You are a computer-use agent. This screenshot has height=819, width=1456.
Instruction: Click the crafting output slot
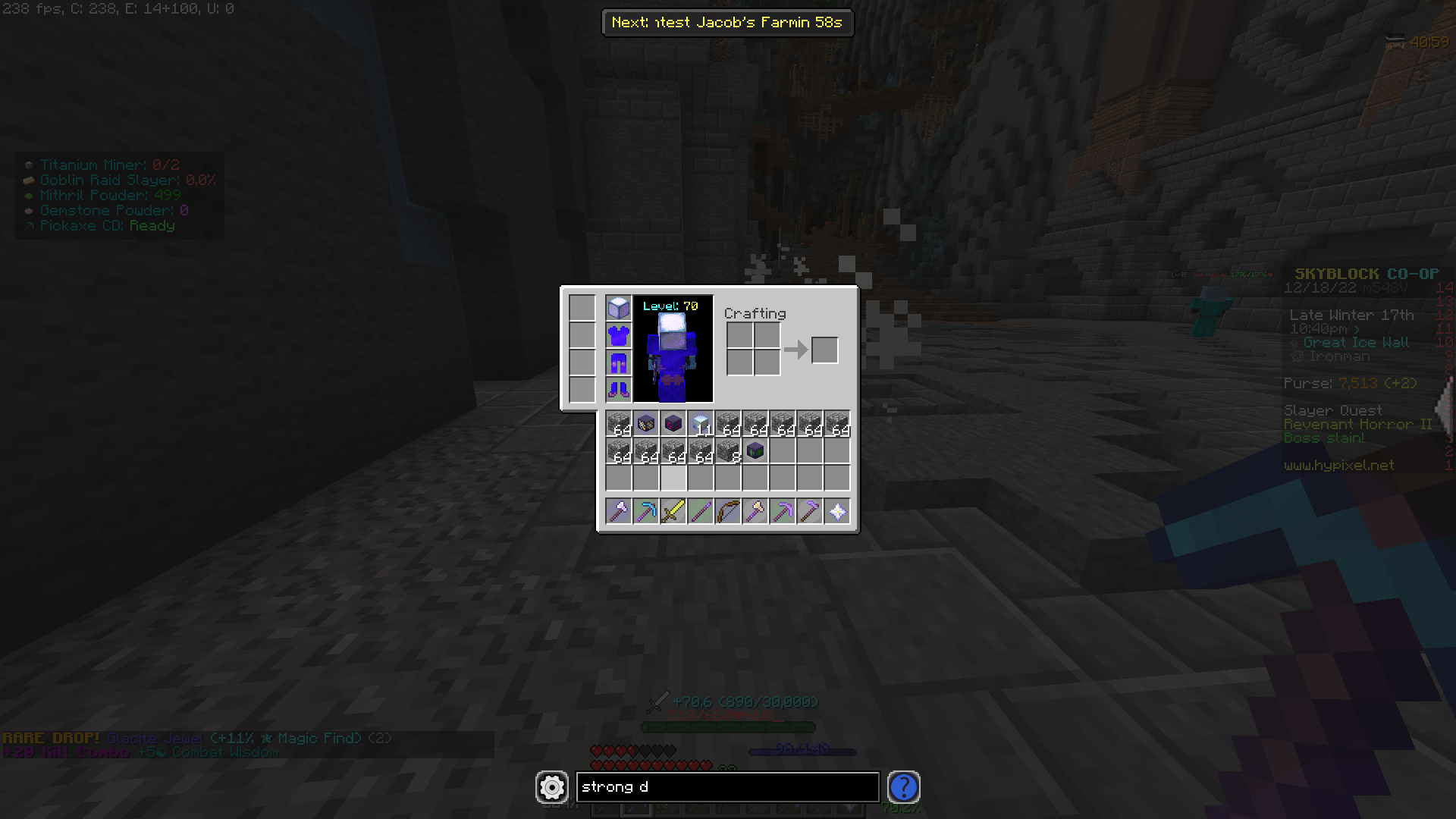pyautogui.click(x=824, y=350)
